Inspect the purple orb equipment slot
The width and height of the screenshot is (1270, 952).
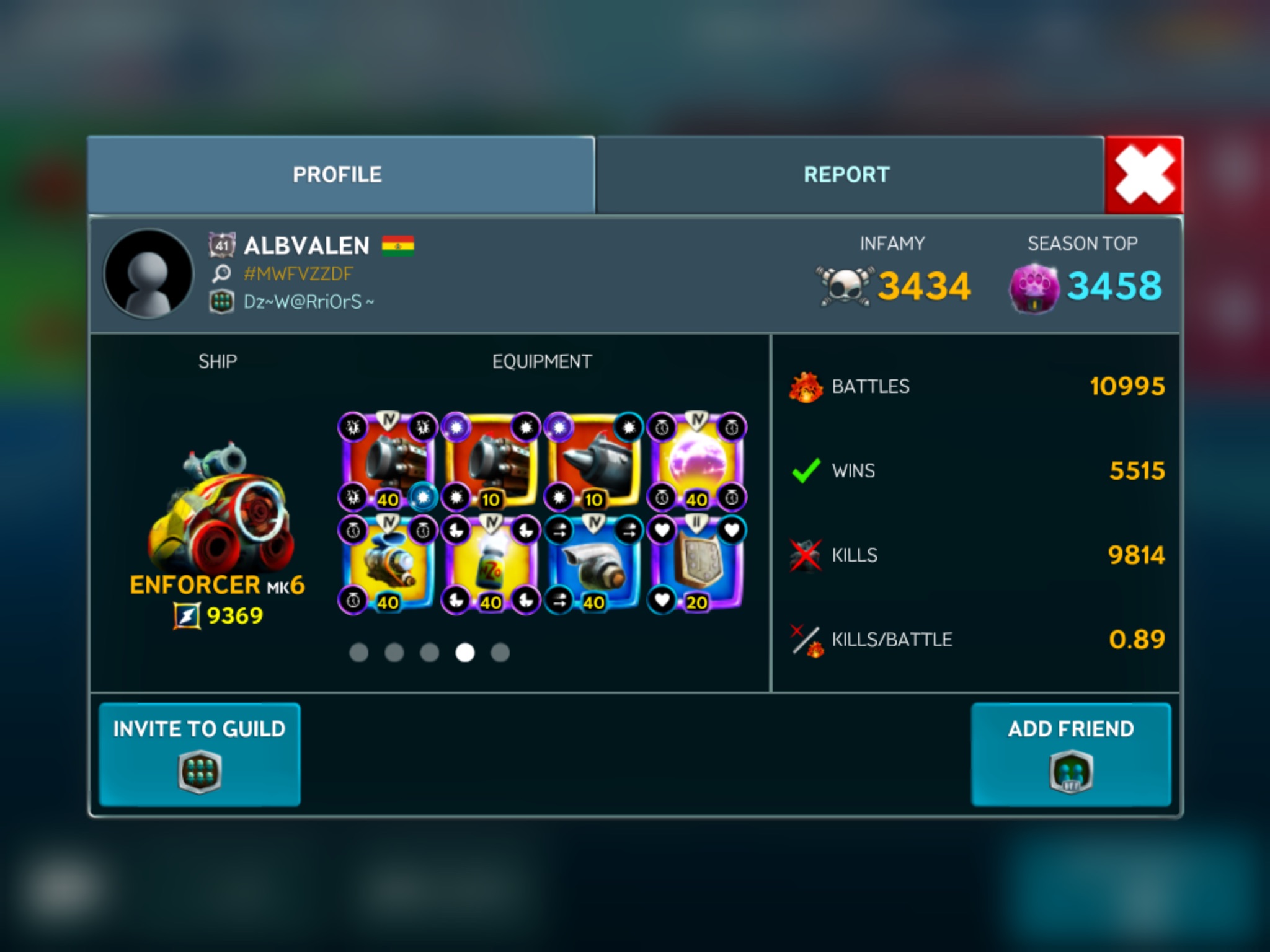[697, 461]
